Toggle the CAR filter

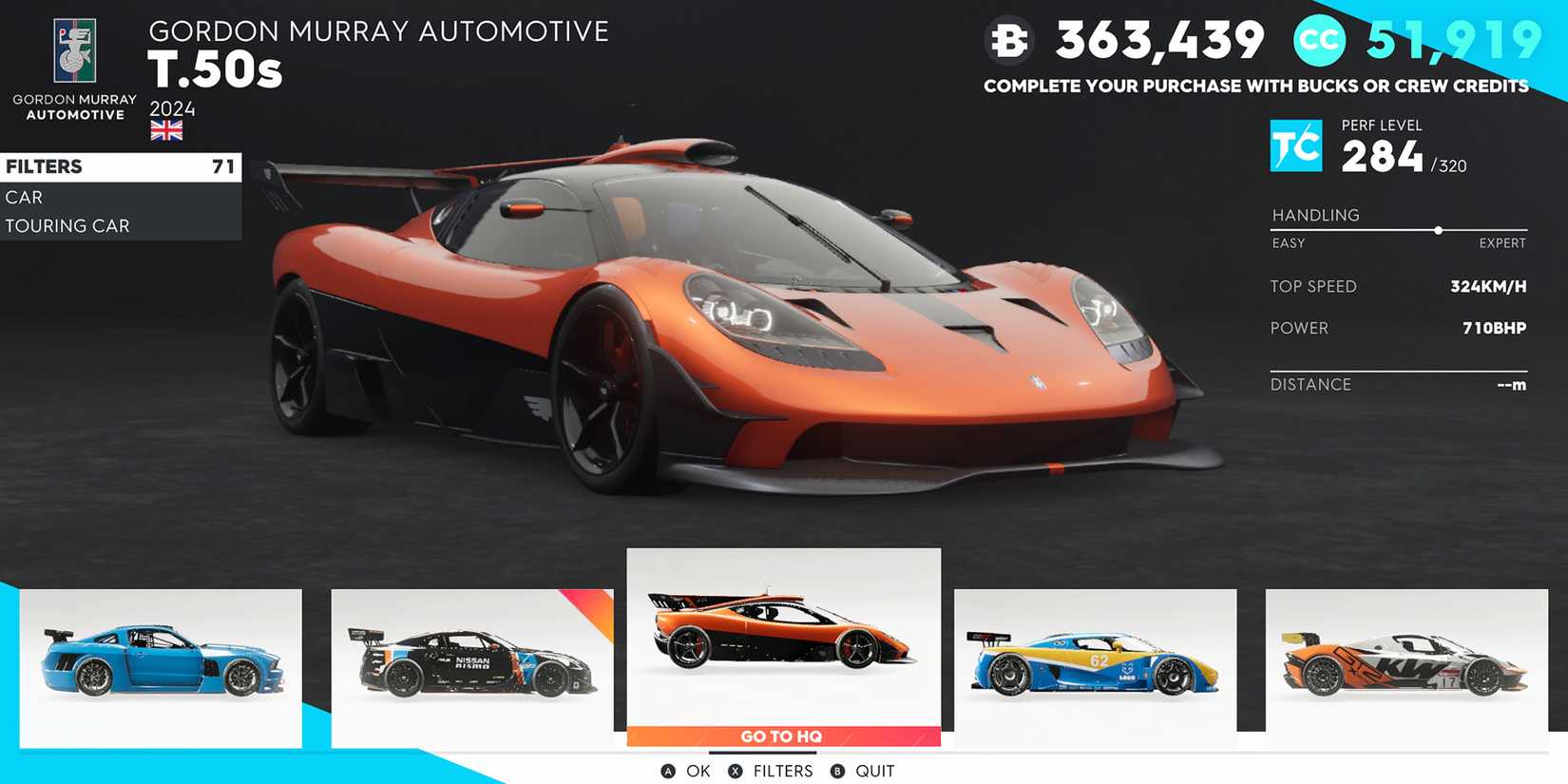(24, 197)
